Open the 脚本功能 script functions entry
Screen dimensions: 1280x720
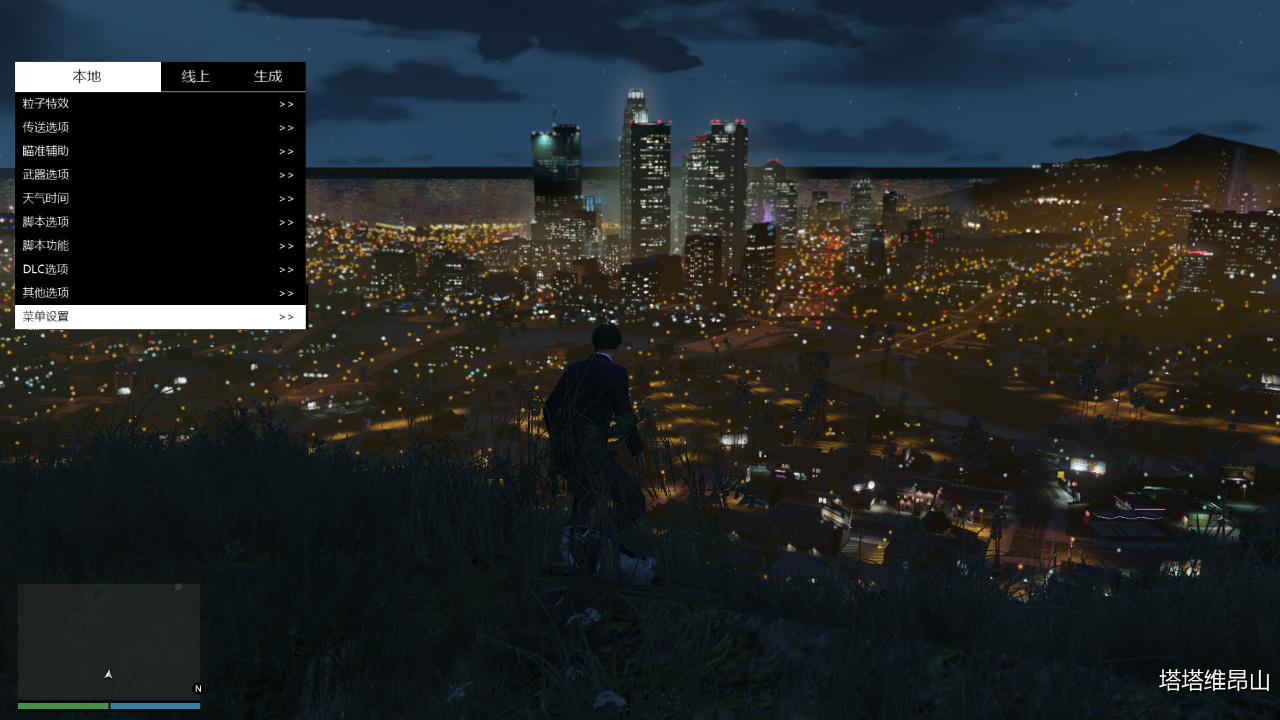(160, 246)
